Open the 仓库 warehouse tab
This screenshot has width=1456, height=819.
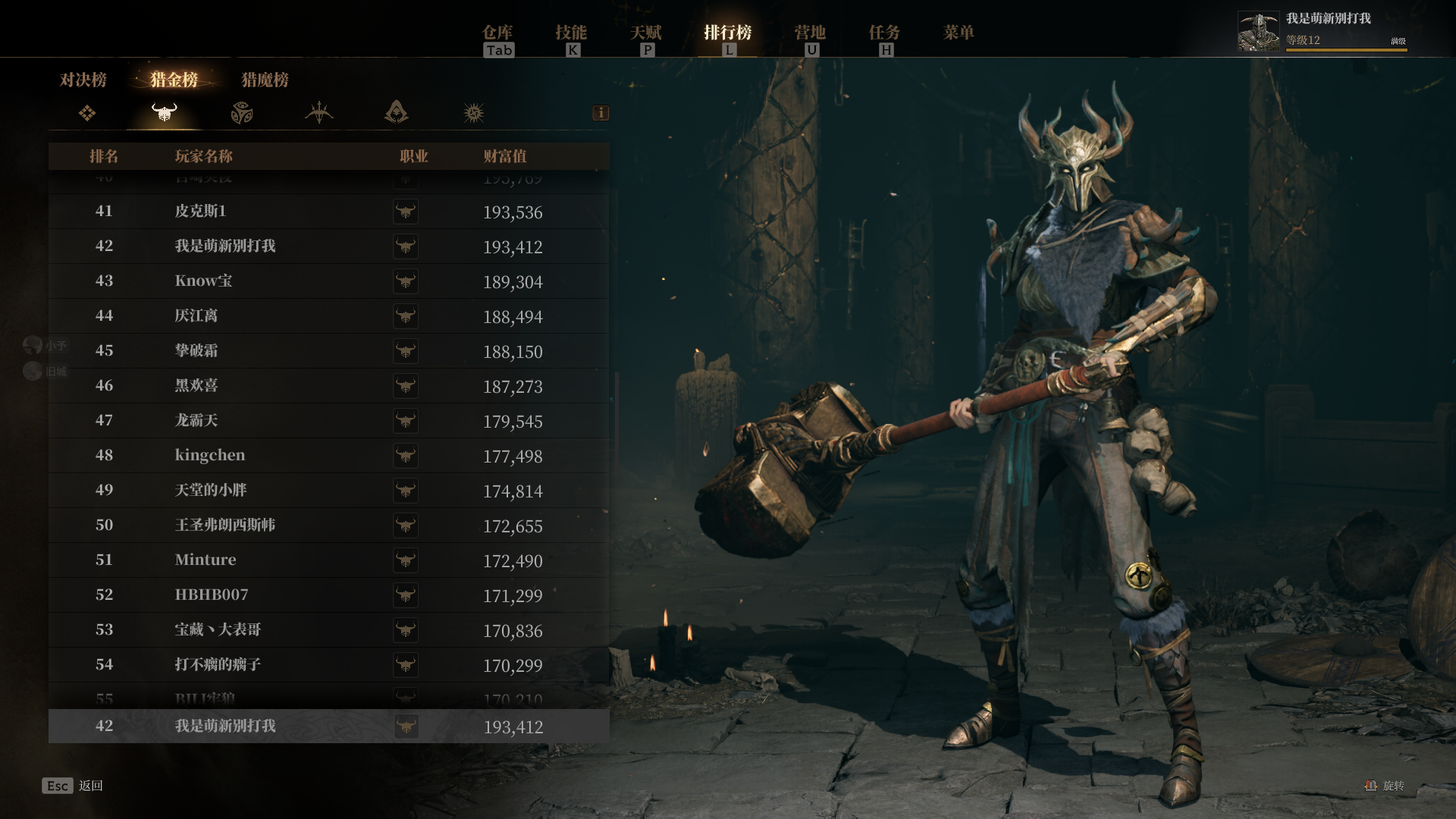(x=498, y=33)
